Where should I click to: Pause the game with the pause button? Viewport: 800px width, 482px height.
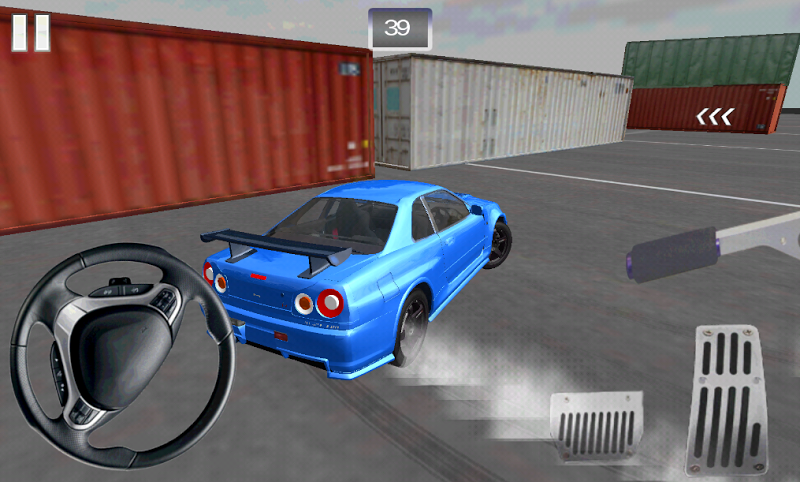click(x=30, y=31)
